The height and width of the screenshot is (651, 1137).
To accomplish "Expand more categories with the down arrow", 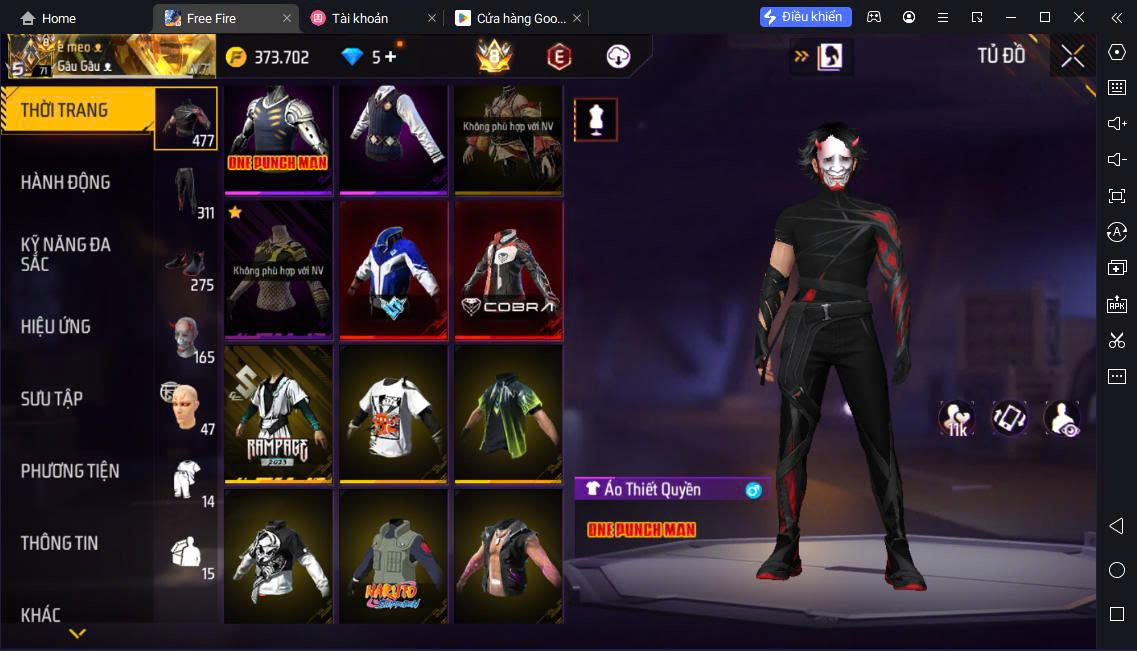I will click(77, 633).
